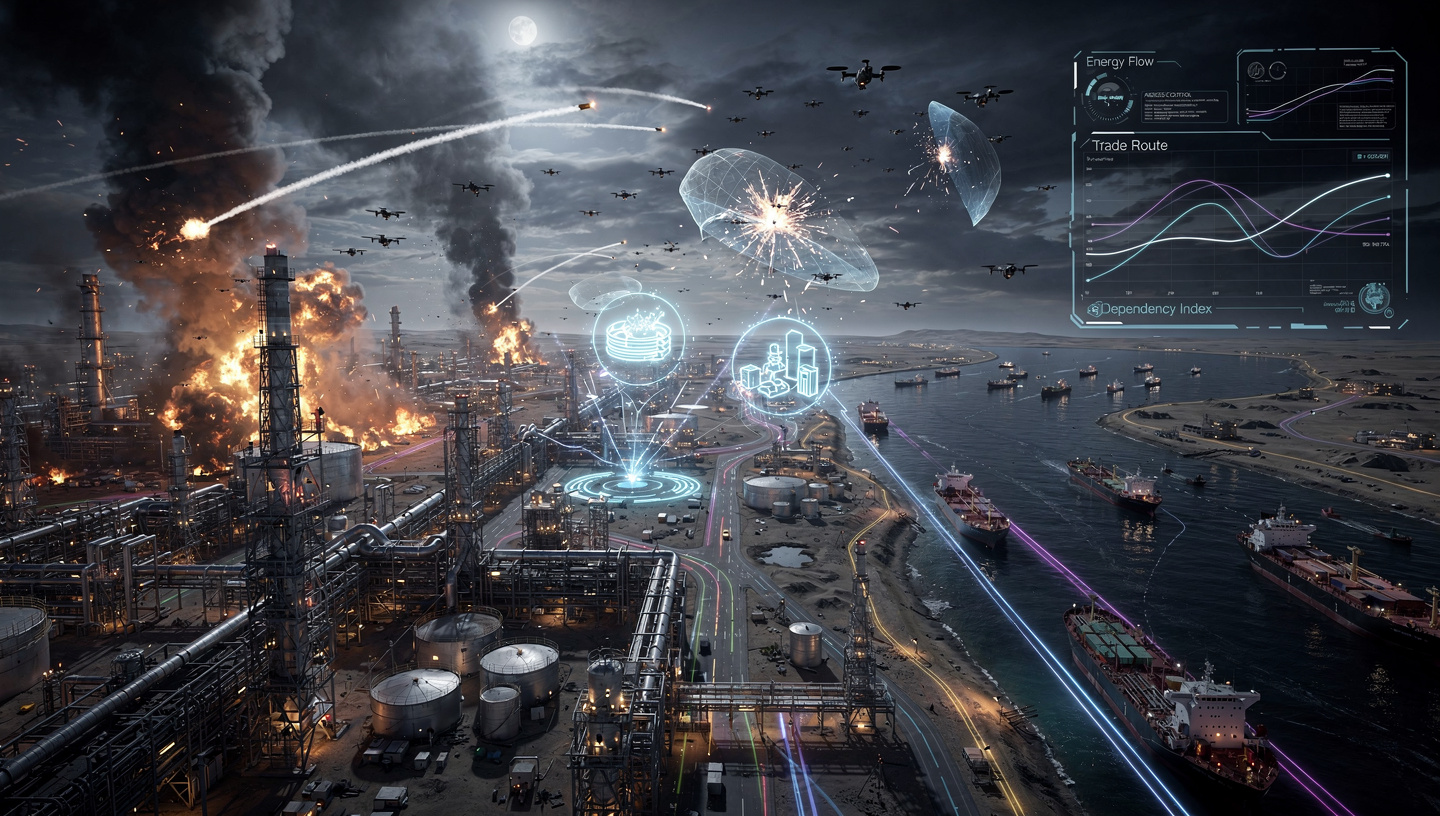The image size is (1440, 816).
Task: Select the Trade Route chart title
Action: (1129, 145)
